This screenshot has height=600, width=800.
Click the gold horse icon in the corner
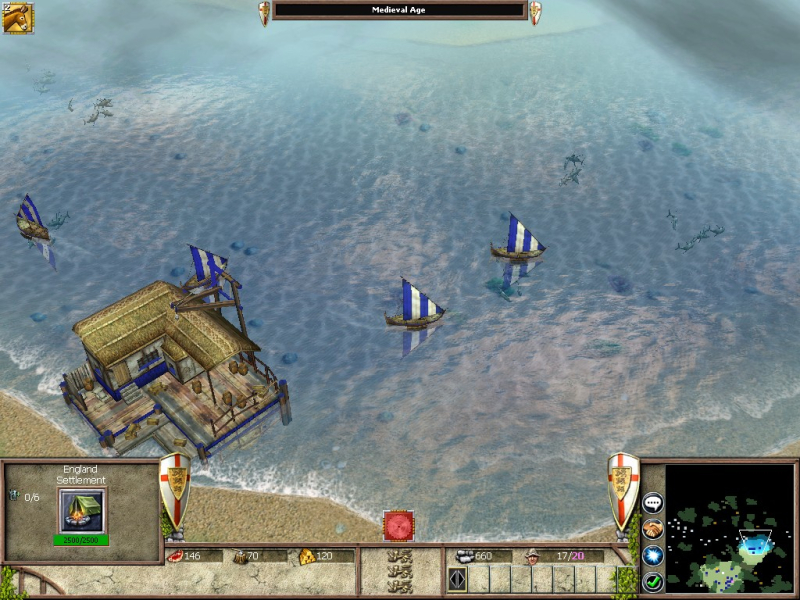(17, 17)
